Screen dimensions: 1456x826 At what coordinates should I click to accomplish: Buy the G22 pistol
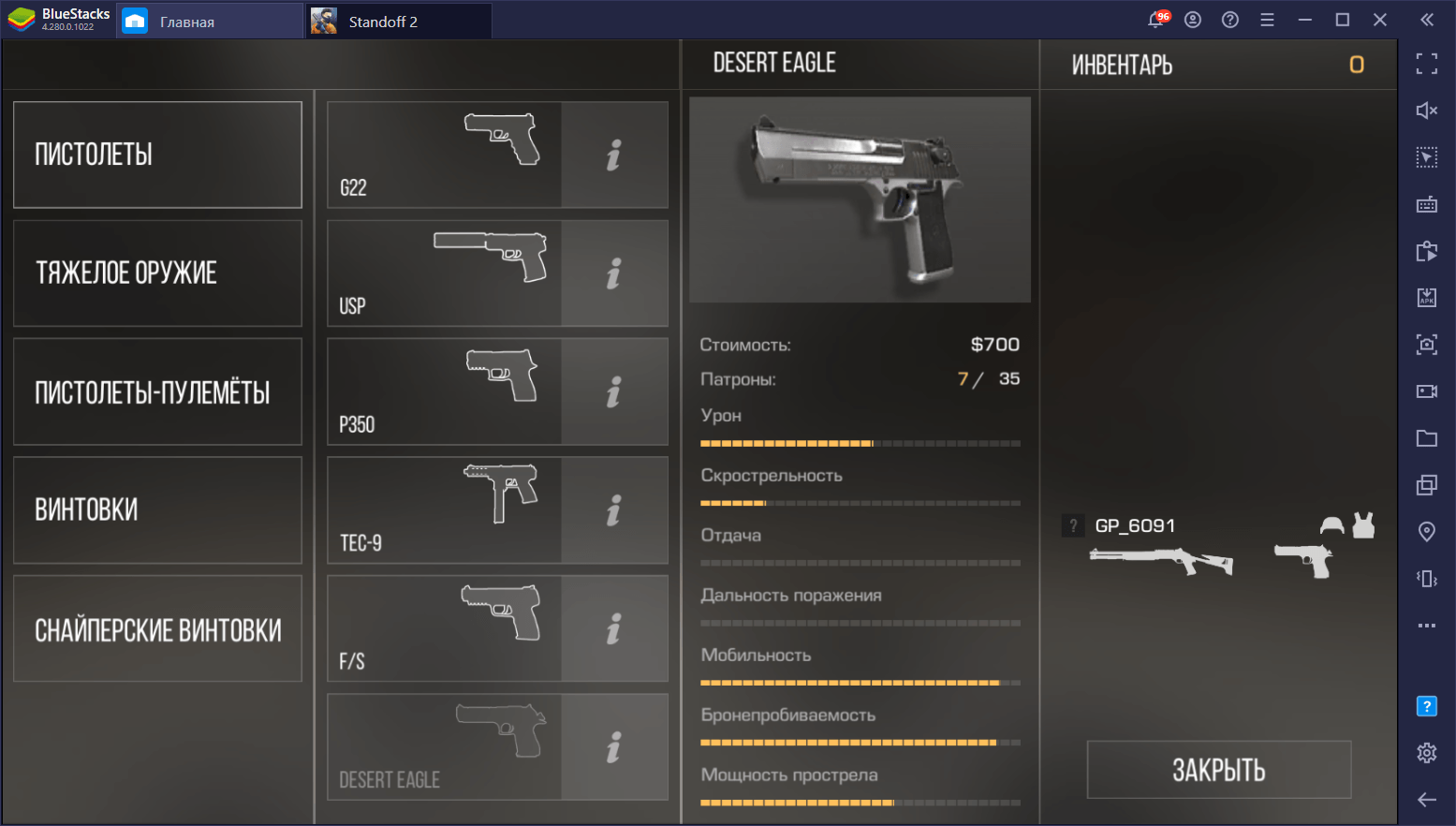(x=445, y=155)
